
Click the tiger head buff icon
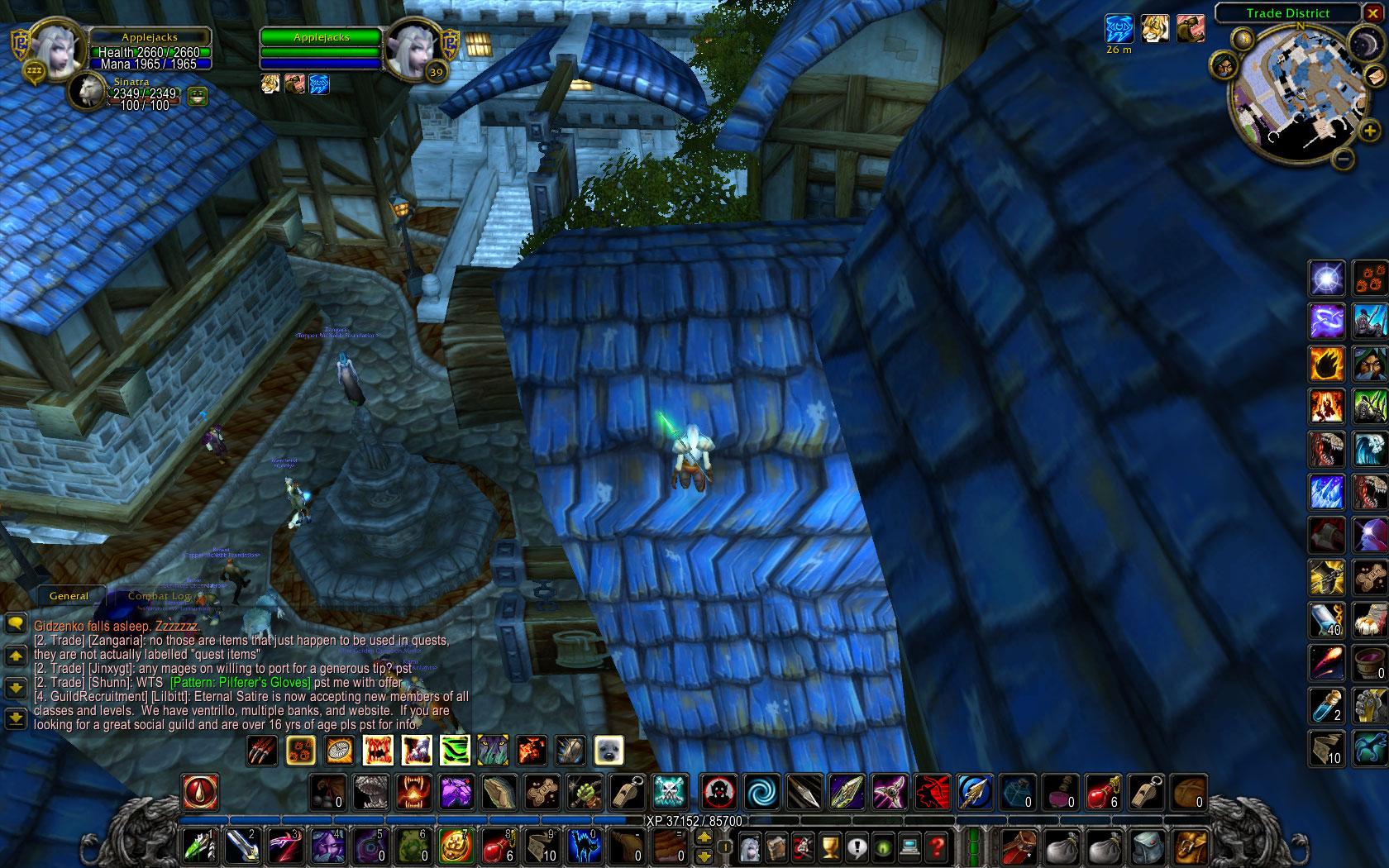point(1155,29)
